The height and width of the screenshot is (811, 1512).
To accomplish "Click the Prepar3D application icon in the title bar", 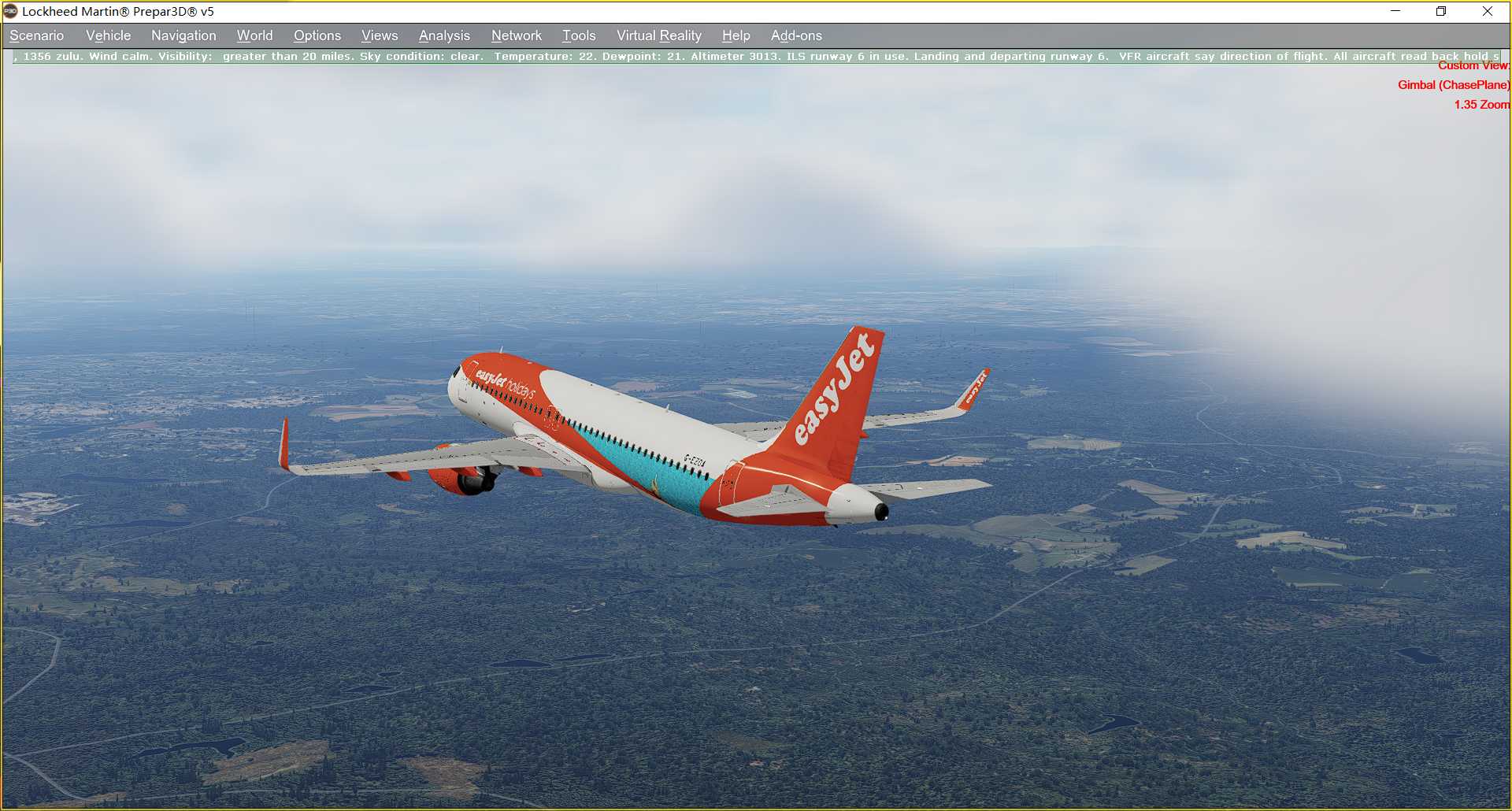I will (9, 11).
